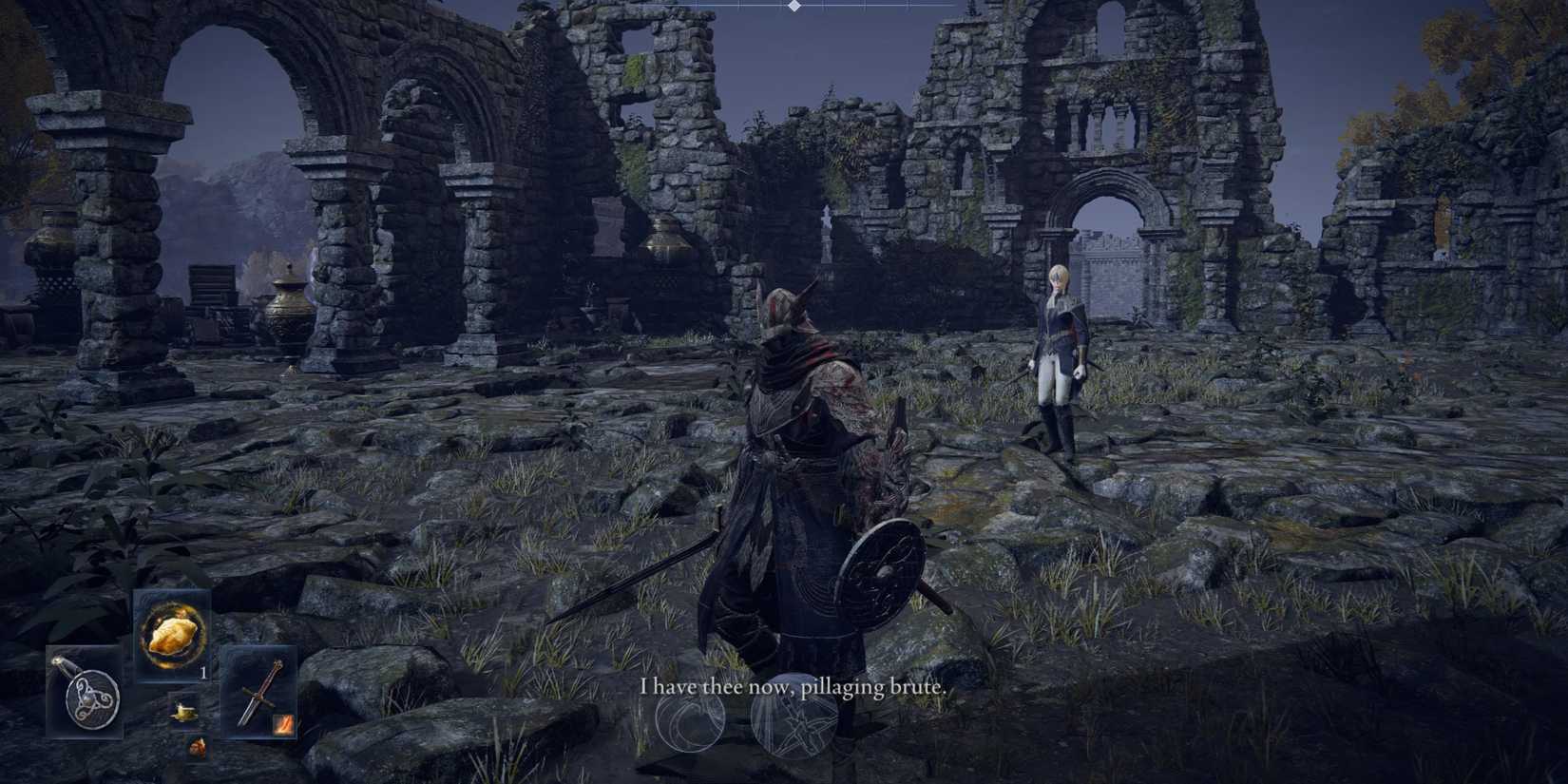Select the equipped sword icon in the HUD
1568x784 pixels.
pos(261,695)
